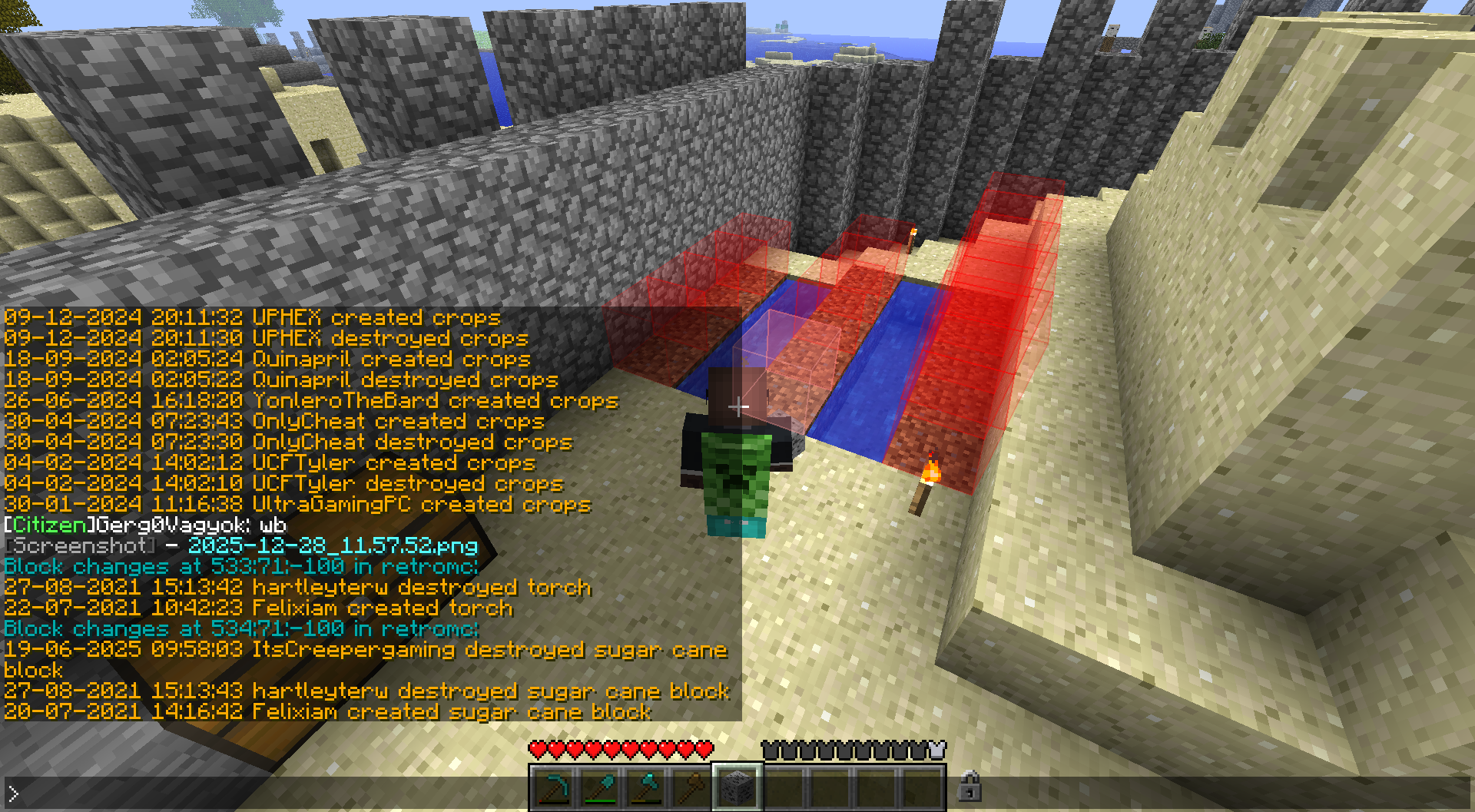Screen dimensions: 1475x812
Task: Click the padlock icon beside the hotbar
Action: [x=970, y=787]
